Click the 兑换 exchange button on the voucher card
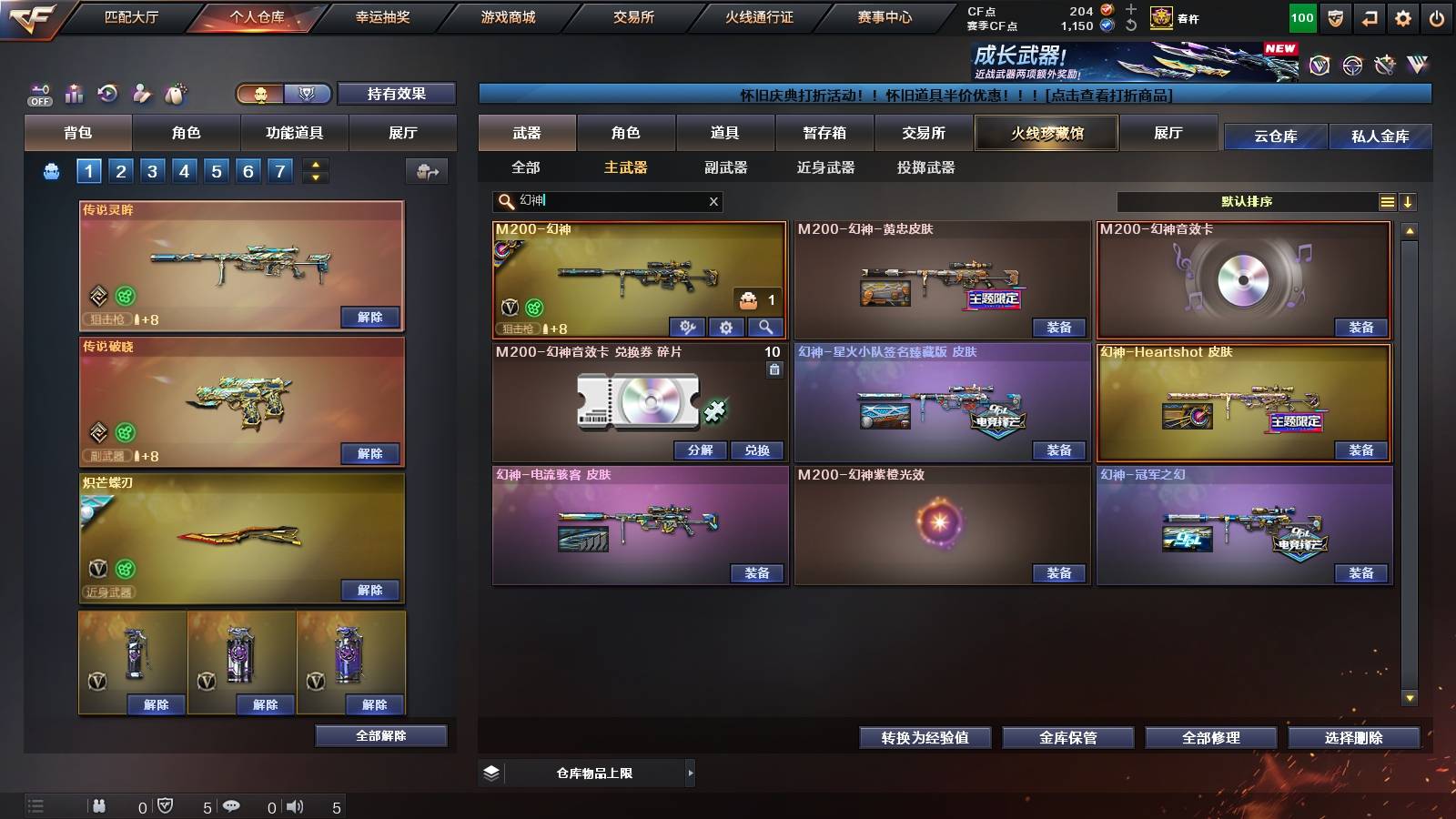Image resolution: width=1456 pixels, height=819 pixels. (758, 450)
